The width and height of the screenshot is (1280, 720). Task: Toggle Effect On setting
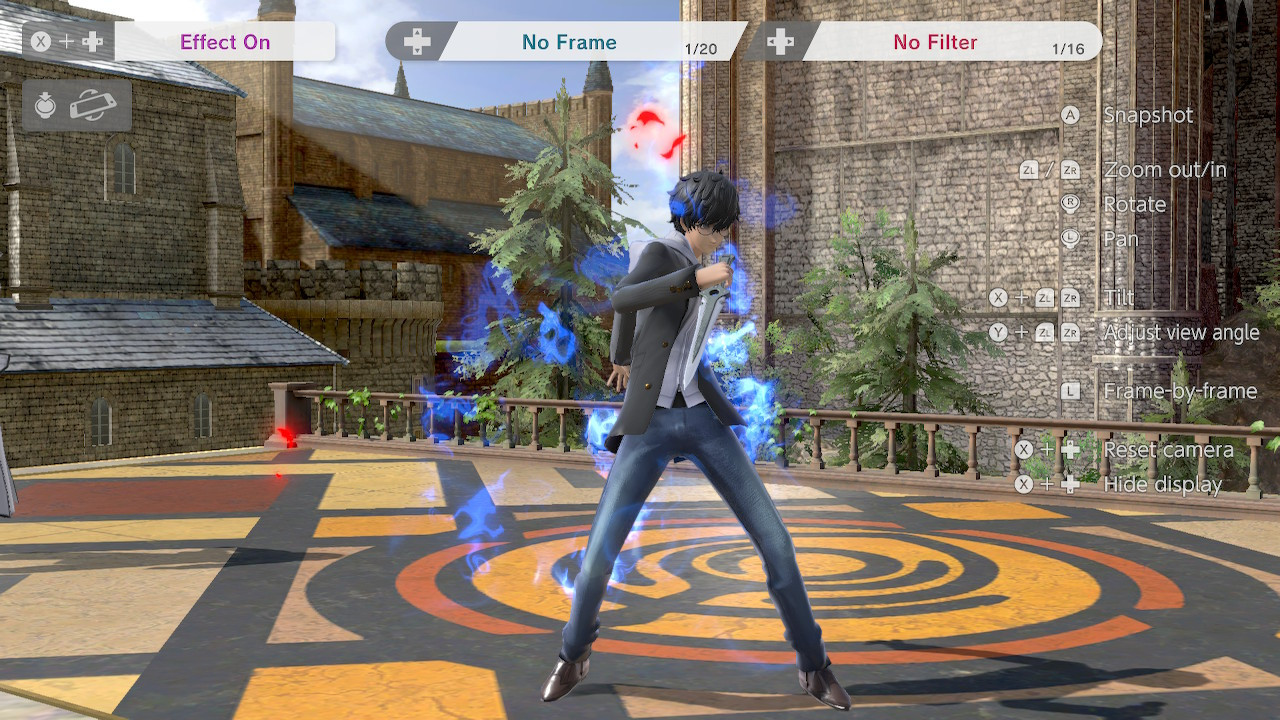point(224,42)
